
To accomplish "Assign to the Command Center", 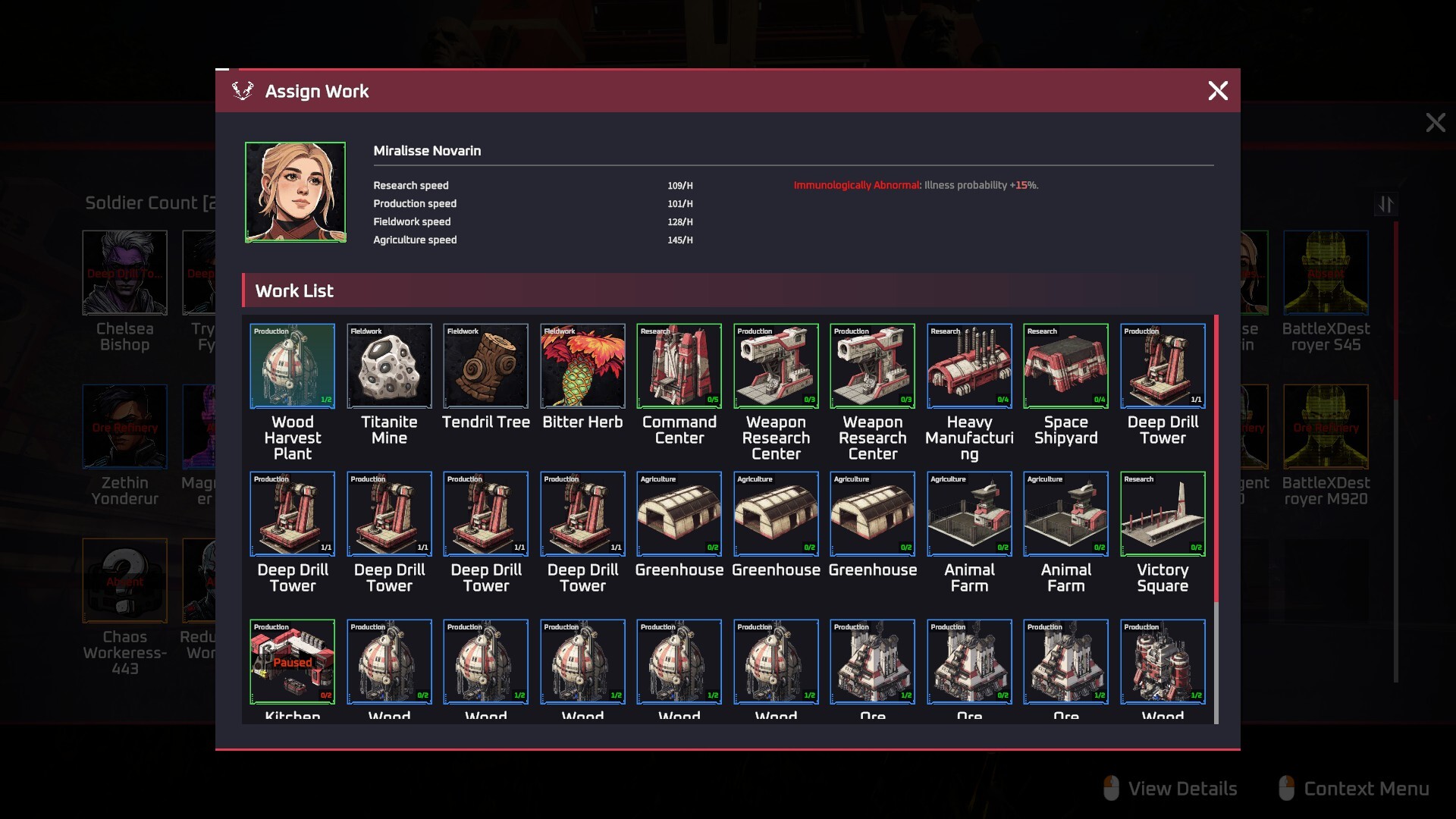I will point(679,366).
